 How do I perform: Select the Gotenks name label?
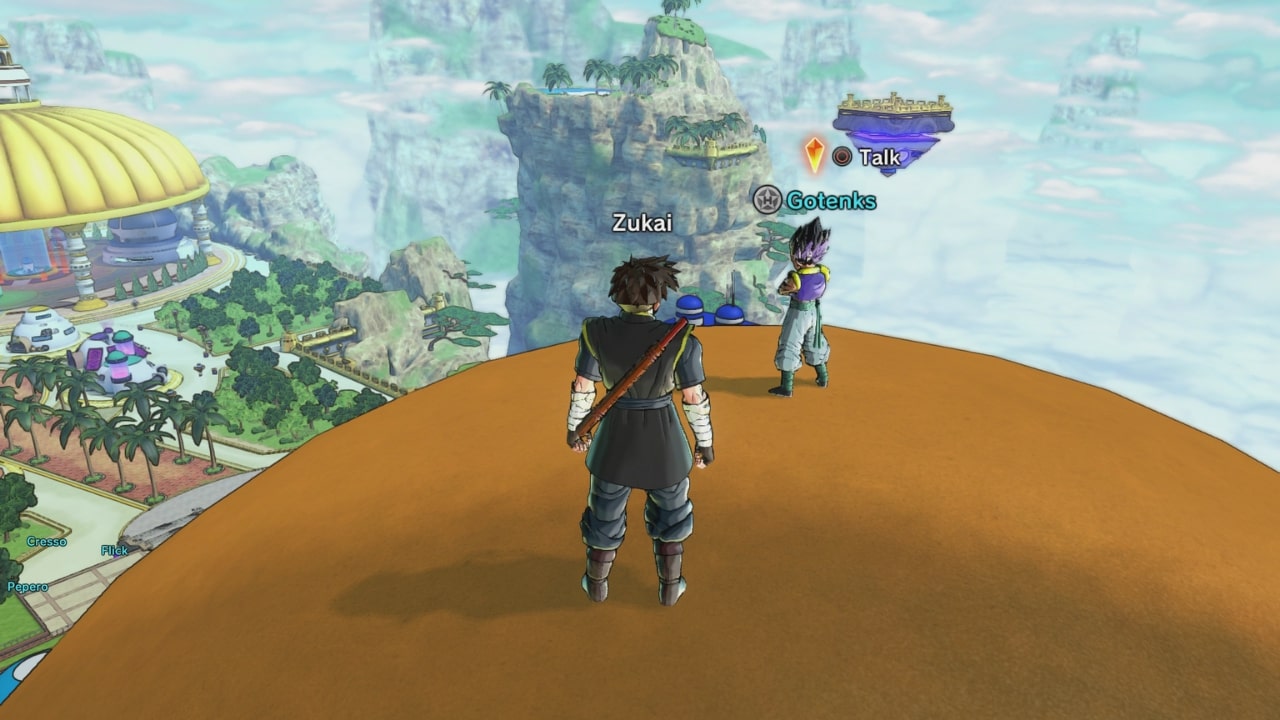coord(830,201)
